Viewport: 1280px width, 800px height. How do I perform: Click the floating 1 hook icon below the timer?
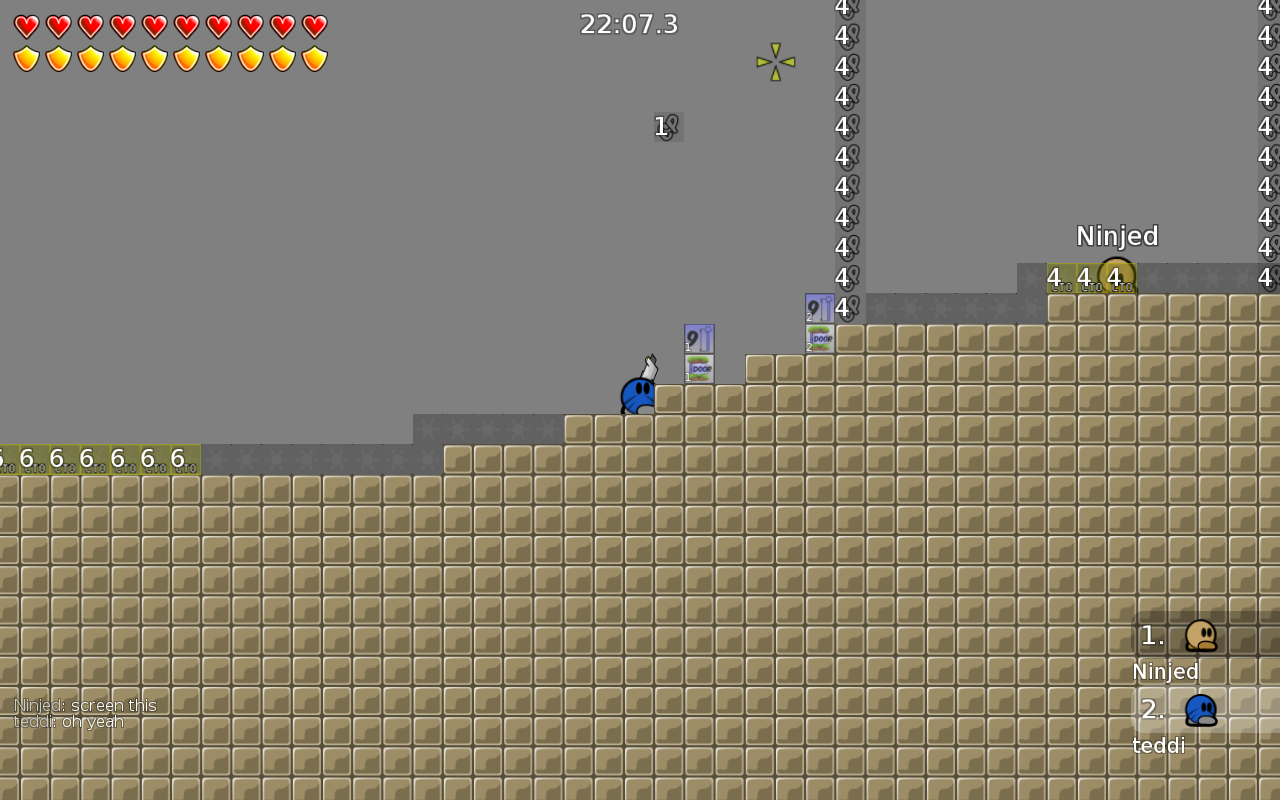(x=667, y=126)
